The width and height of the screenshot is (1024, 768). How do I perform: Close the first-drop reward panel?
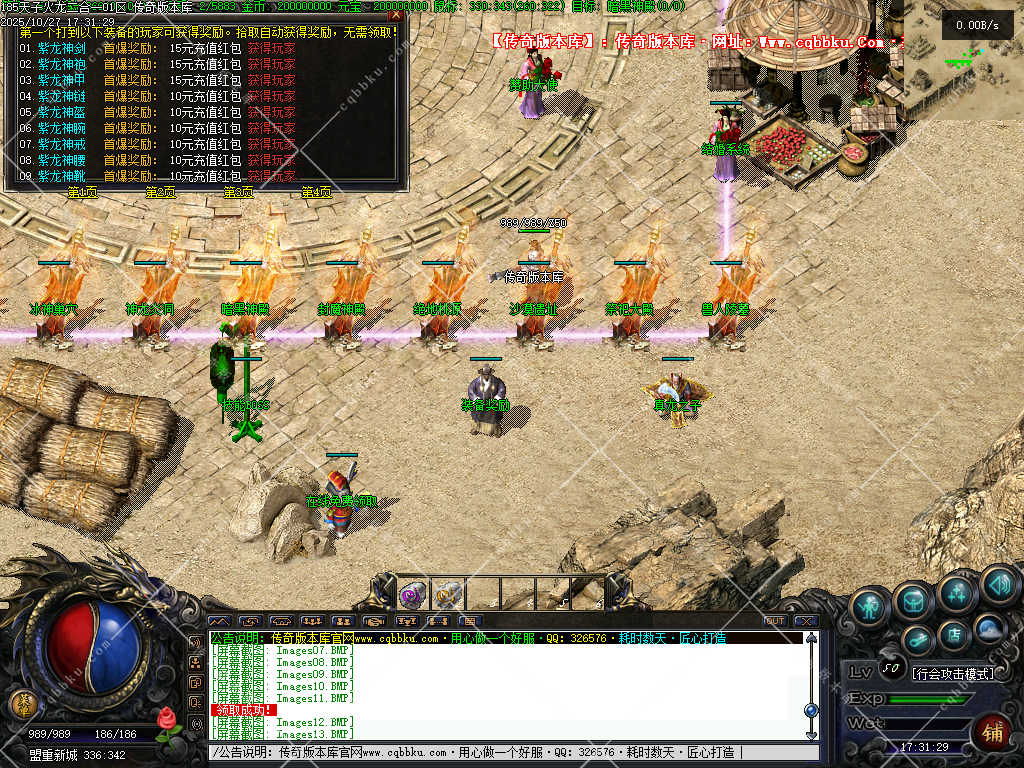[x=396, y=15]
